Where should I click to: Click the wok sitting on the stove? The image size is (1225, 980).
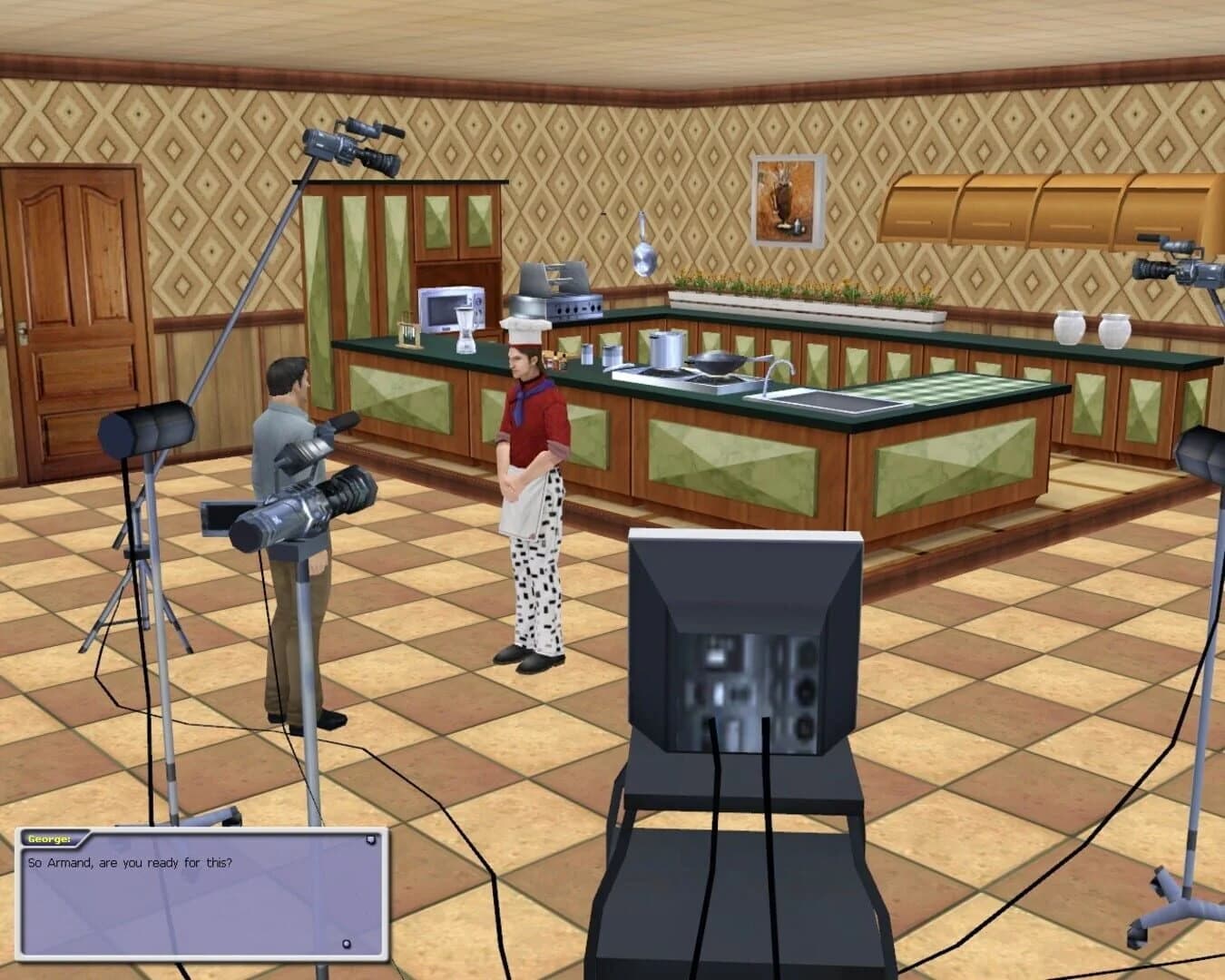[720, 362]
